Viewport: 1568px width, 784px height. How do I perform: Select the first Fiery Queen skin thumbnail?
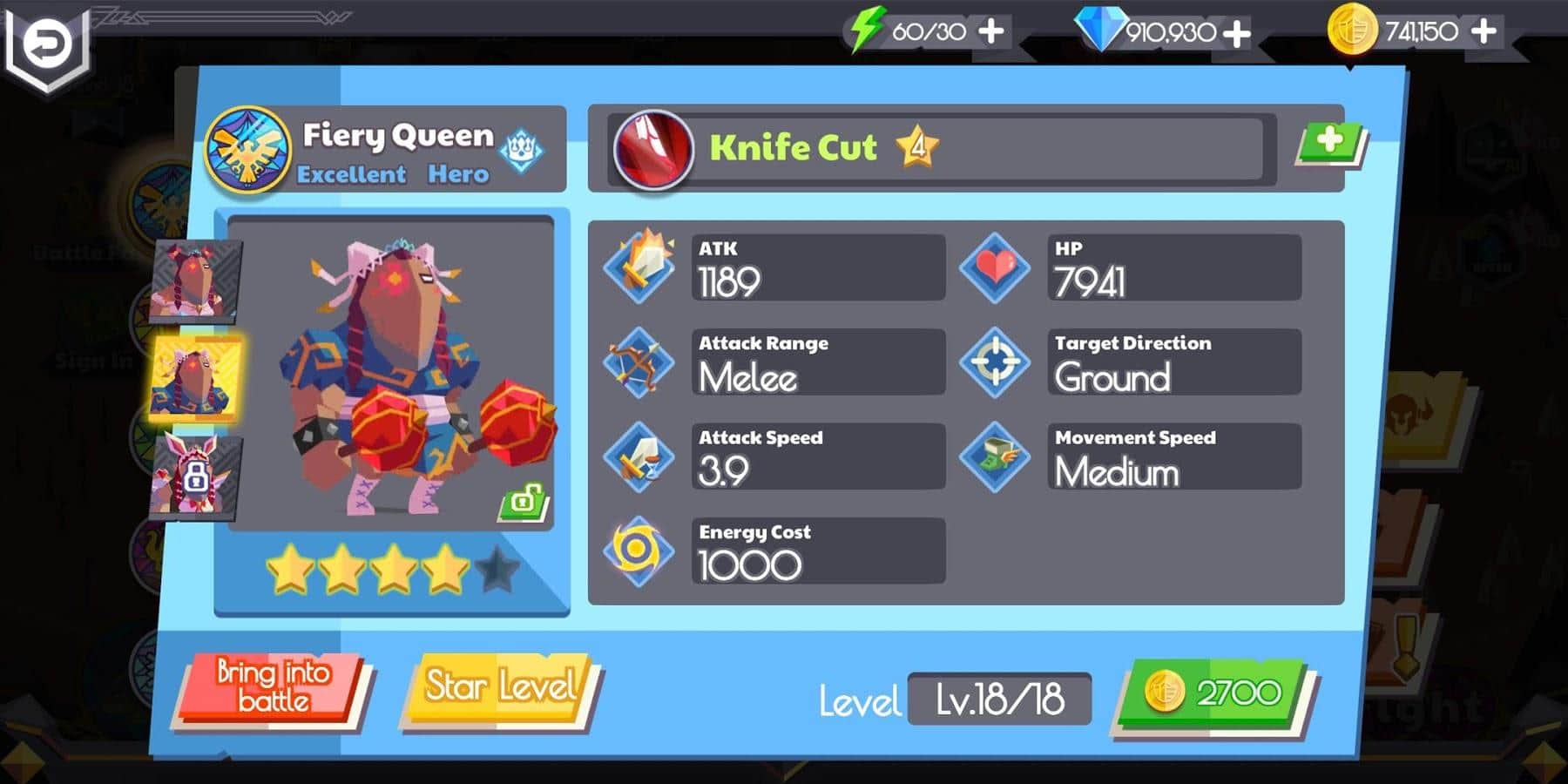pos(195,282)
